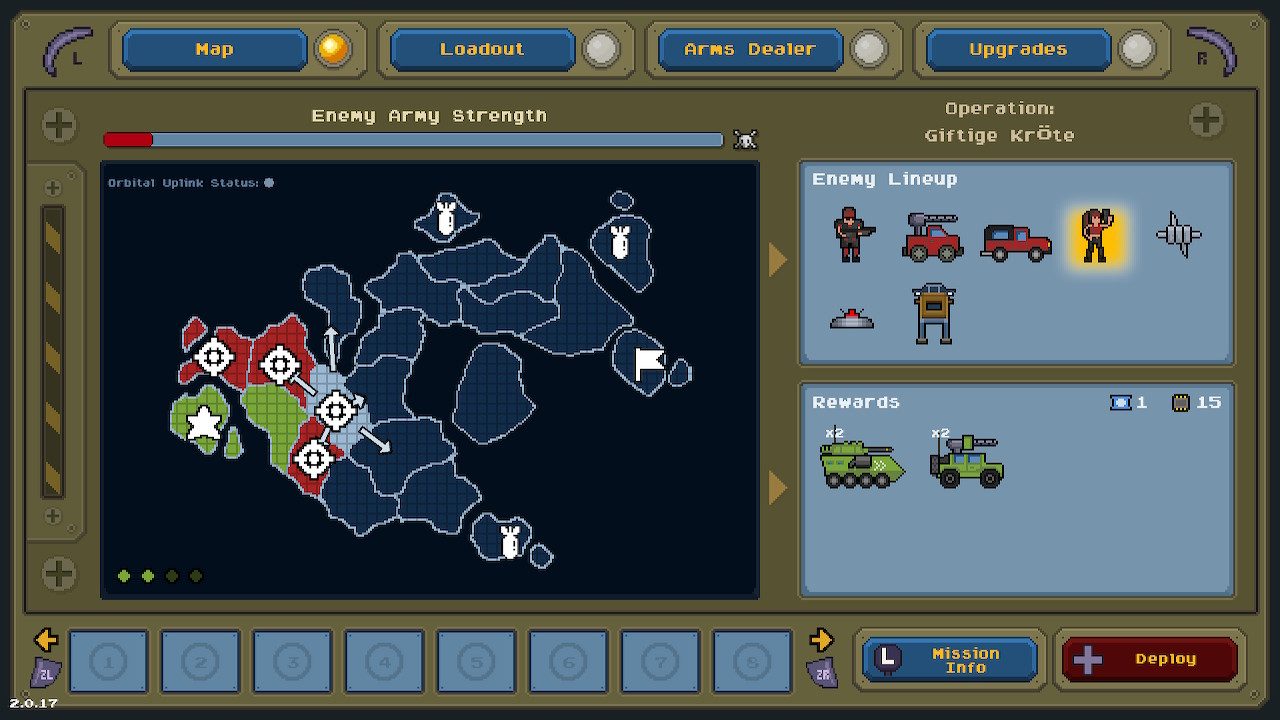1280x720 pixels.
Task: Toggle the orb beside the Upgrades tab
Action: pos(1136,49)
